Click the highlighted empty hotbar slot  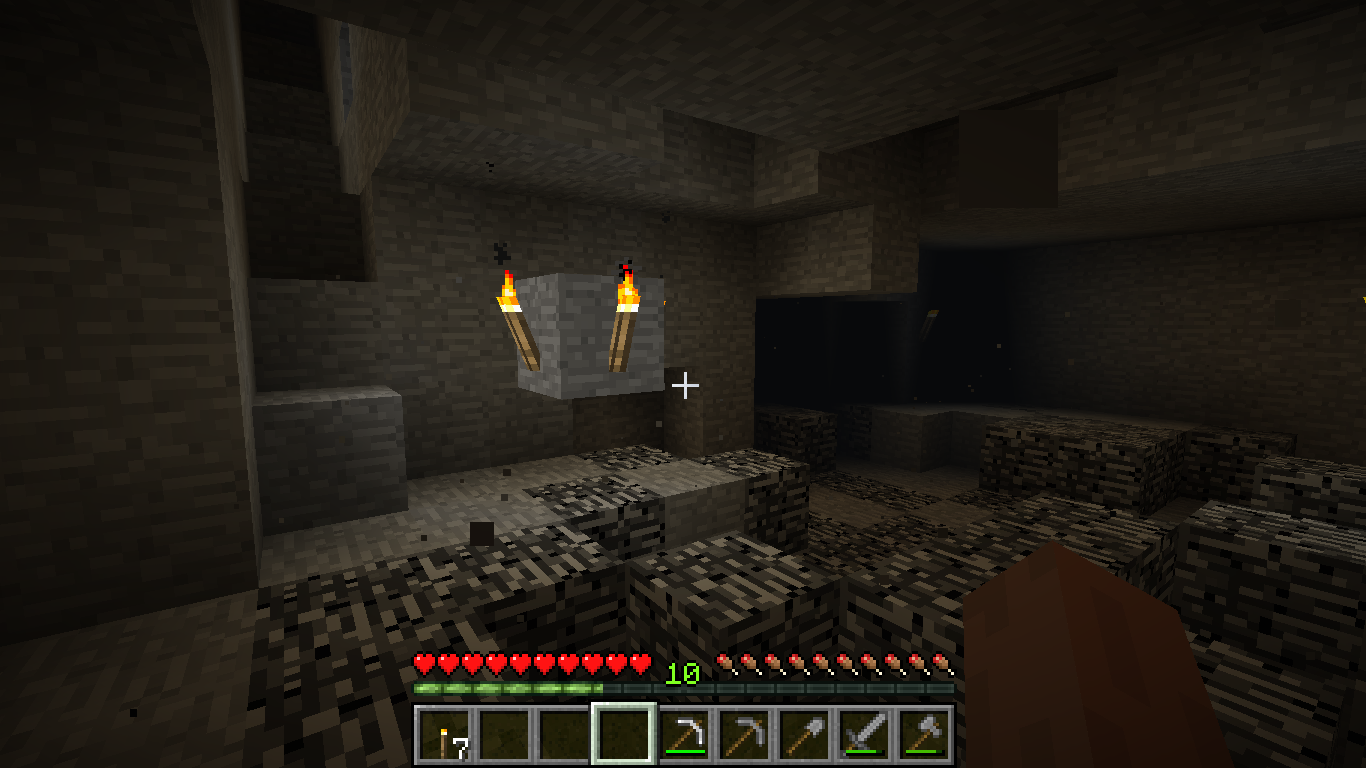tap(624, 735)
